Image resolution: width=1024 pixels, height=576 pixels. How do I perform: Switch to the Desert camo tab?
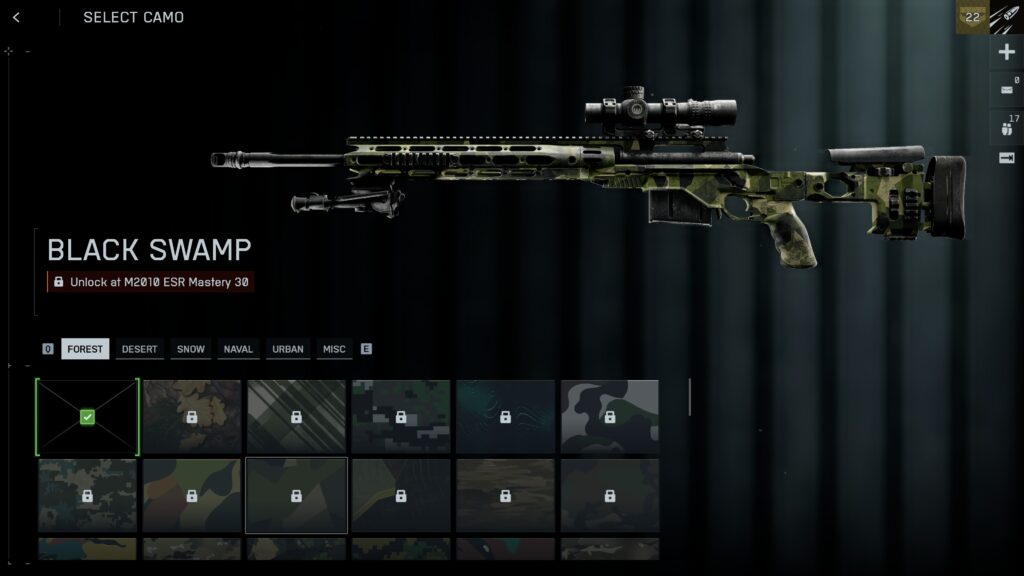point(139,349)
